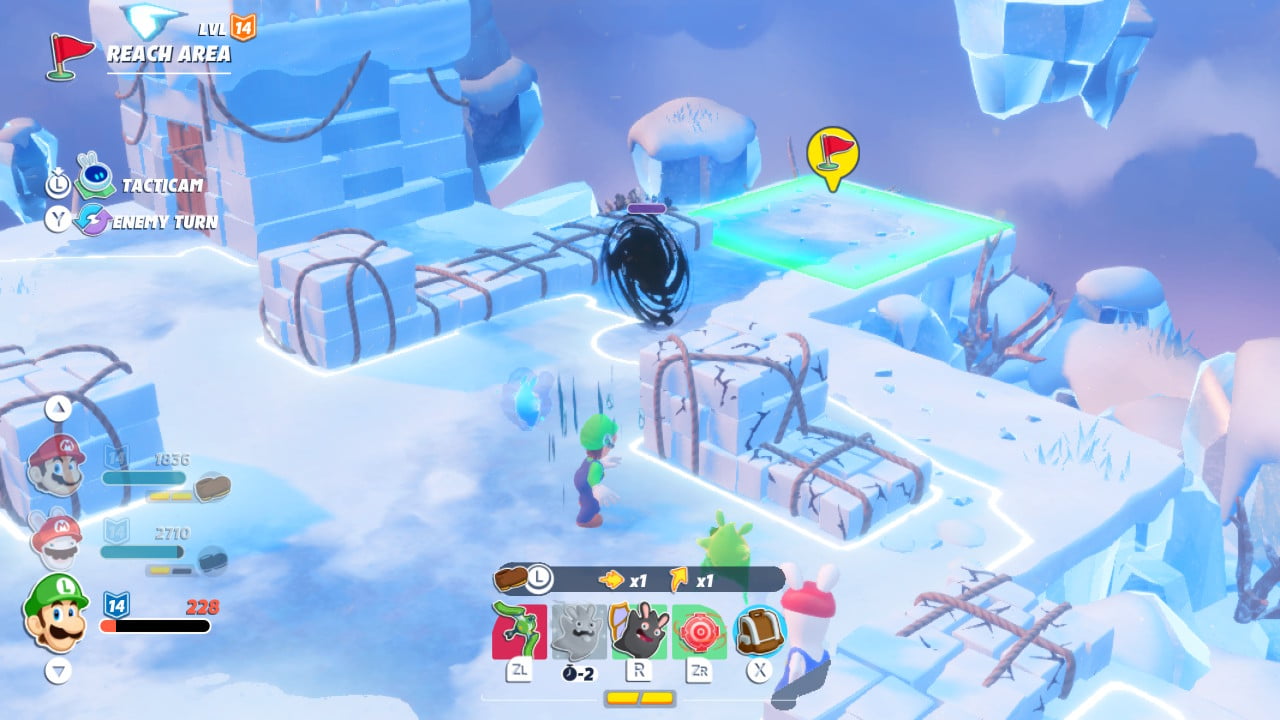Select Mario's portrait in the party list

point(57,465)
